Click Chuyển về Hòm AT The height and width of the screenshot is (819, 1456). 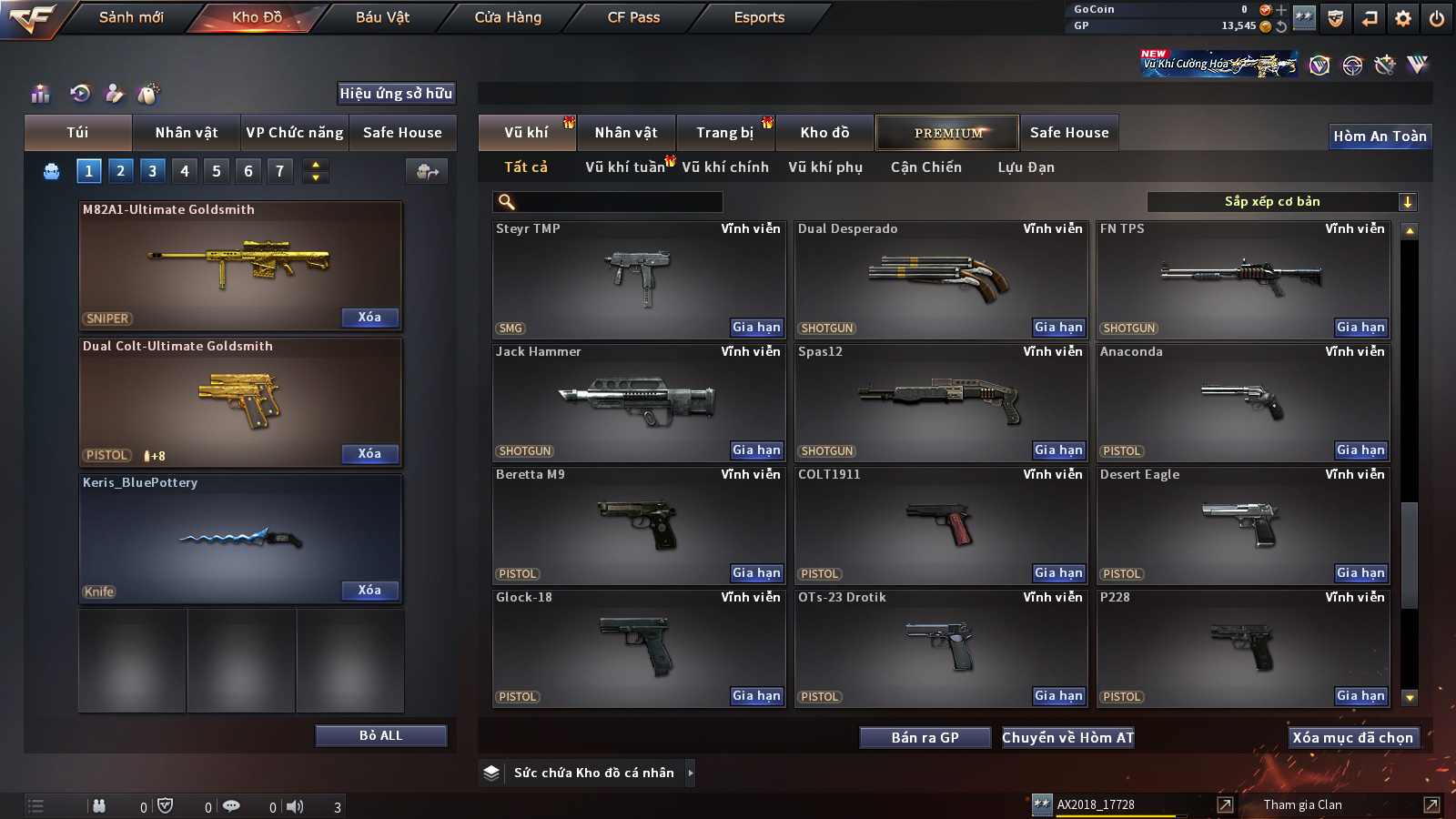point(1067,738)
